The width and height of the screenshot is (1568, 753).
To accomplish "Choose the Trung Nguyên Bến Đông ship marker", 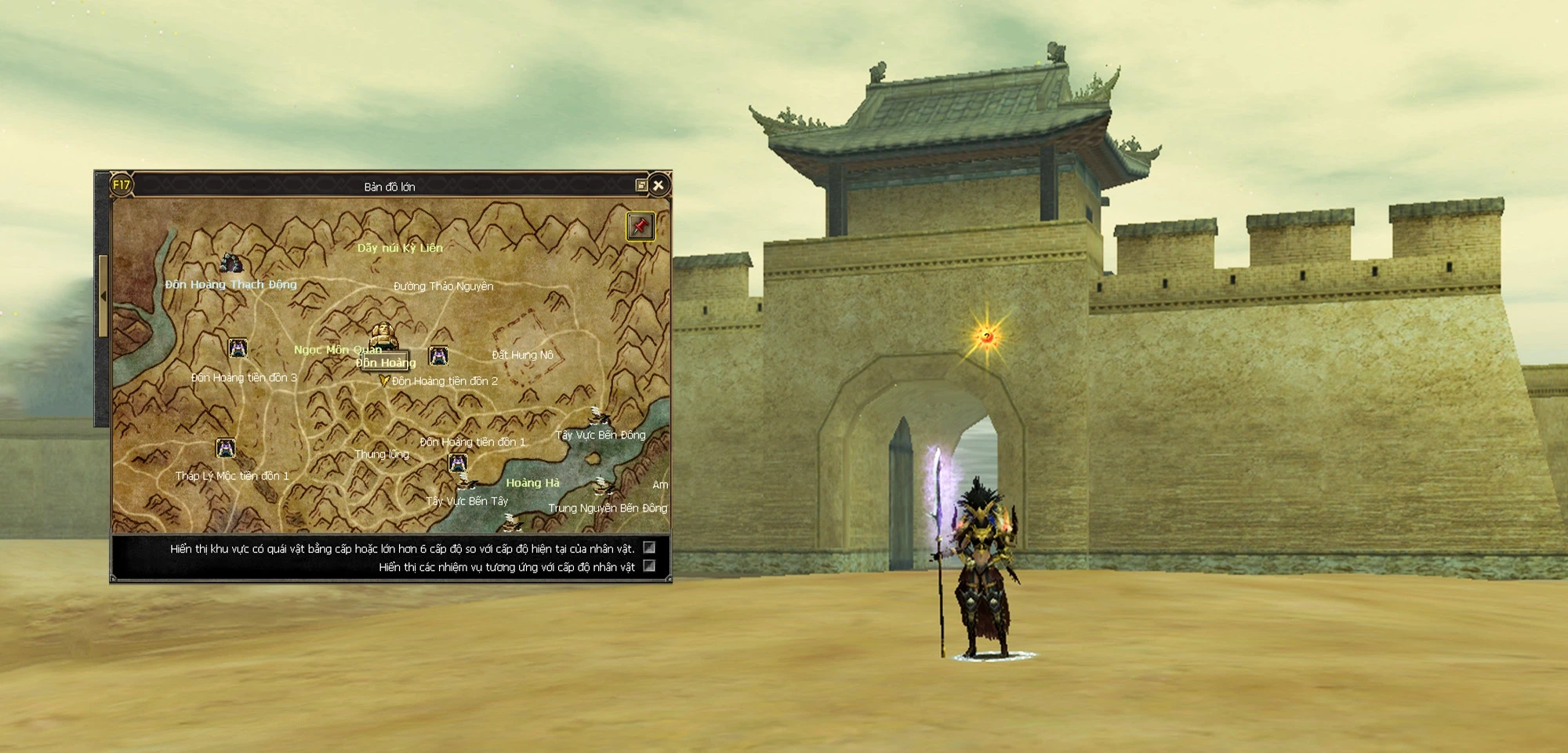I will [602, 487].
